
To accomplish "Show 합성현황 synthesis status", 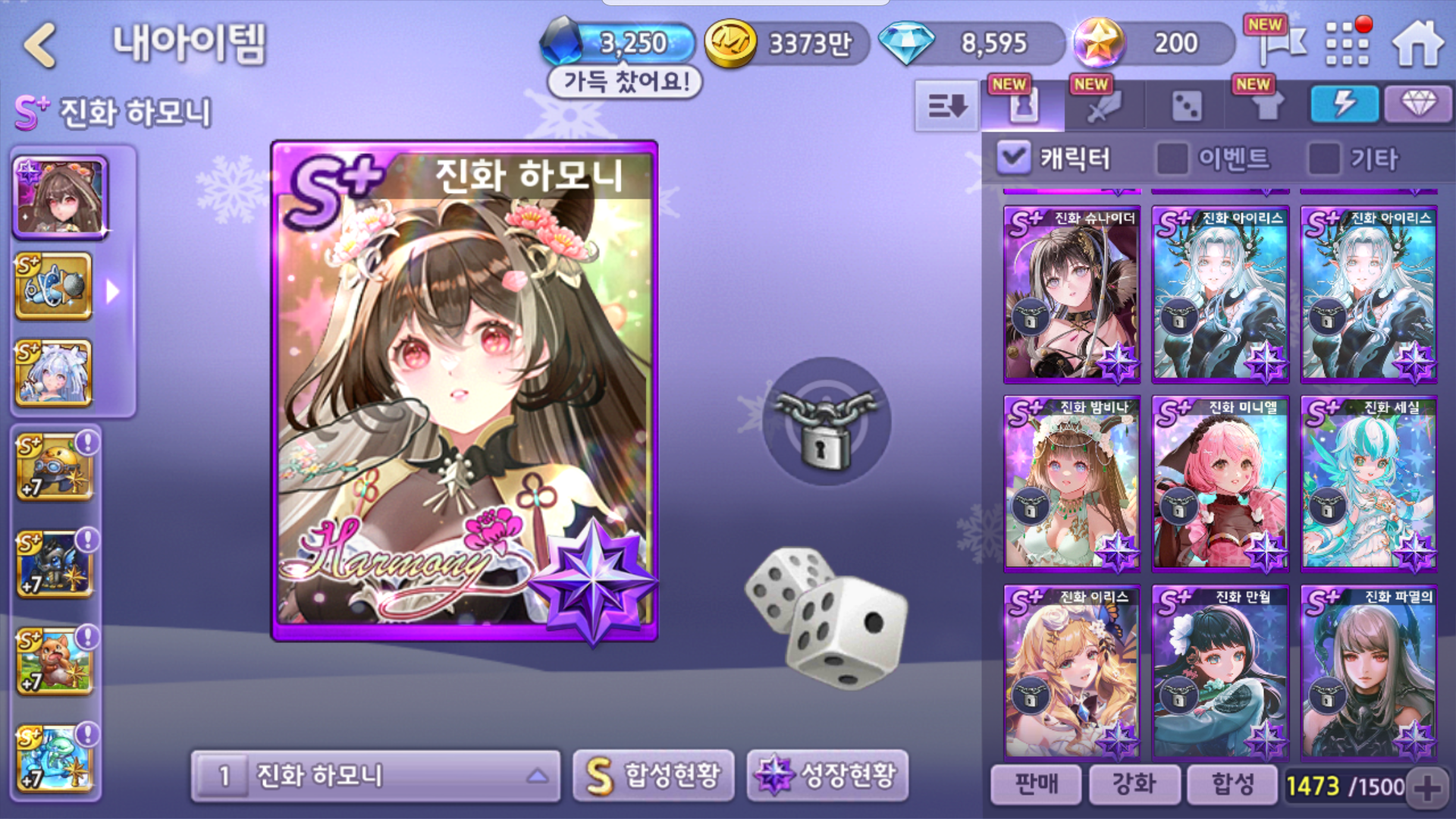I will 654,775.
